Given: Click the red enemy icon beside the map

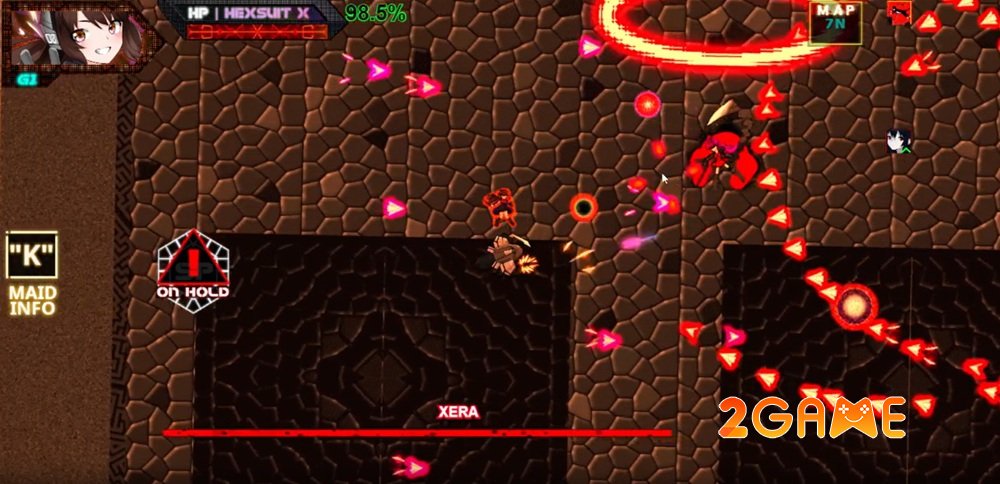Looking at the screenshot, I should click(x=897, y=12).
